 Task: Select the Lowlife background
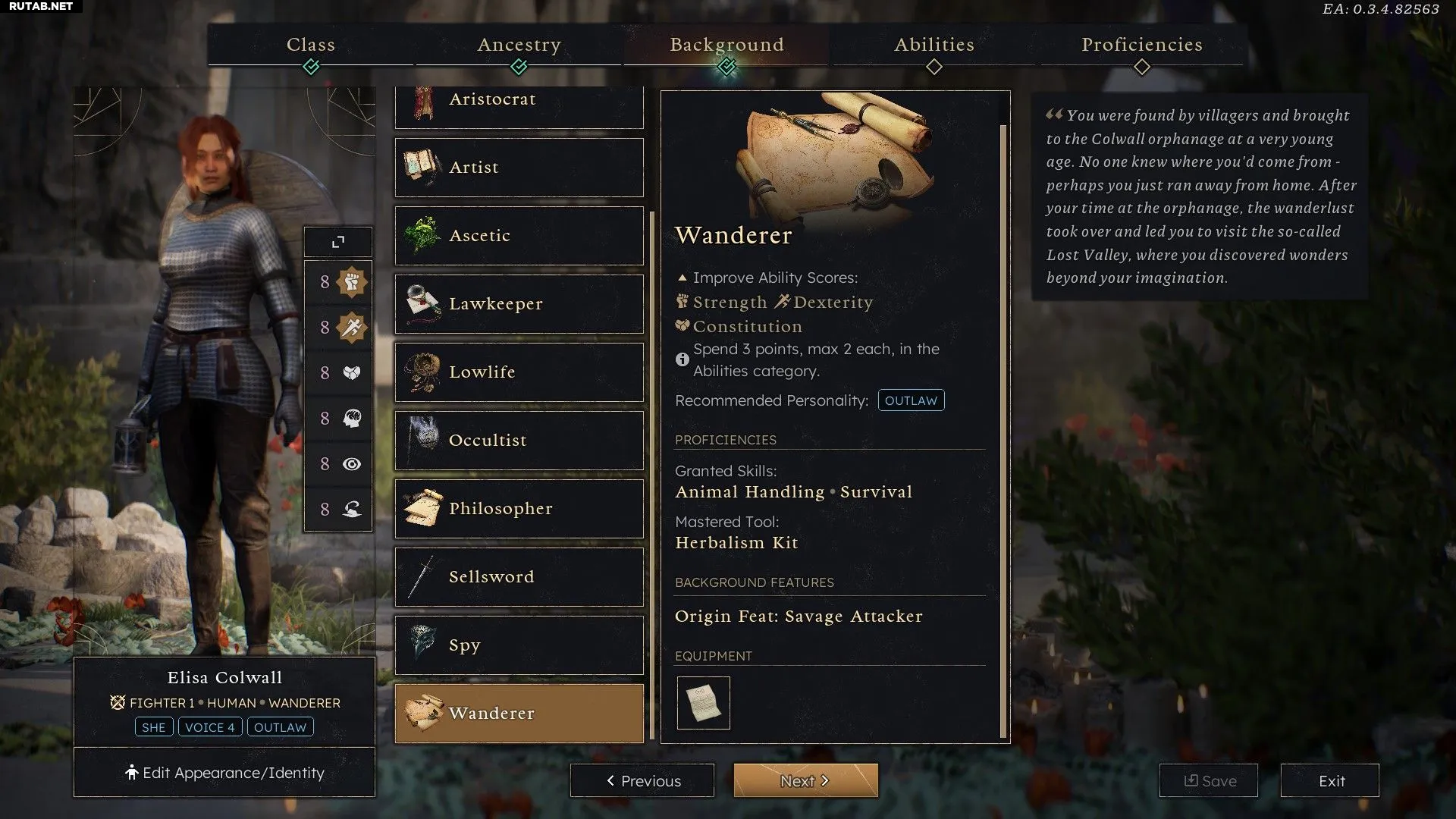tap(519, 372)
